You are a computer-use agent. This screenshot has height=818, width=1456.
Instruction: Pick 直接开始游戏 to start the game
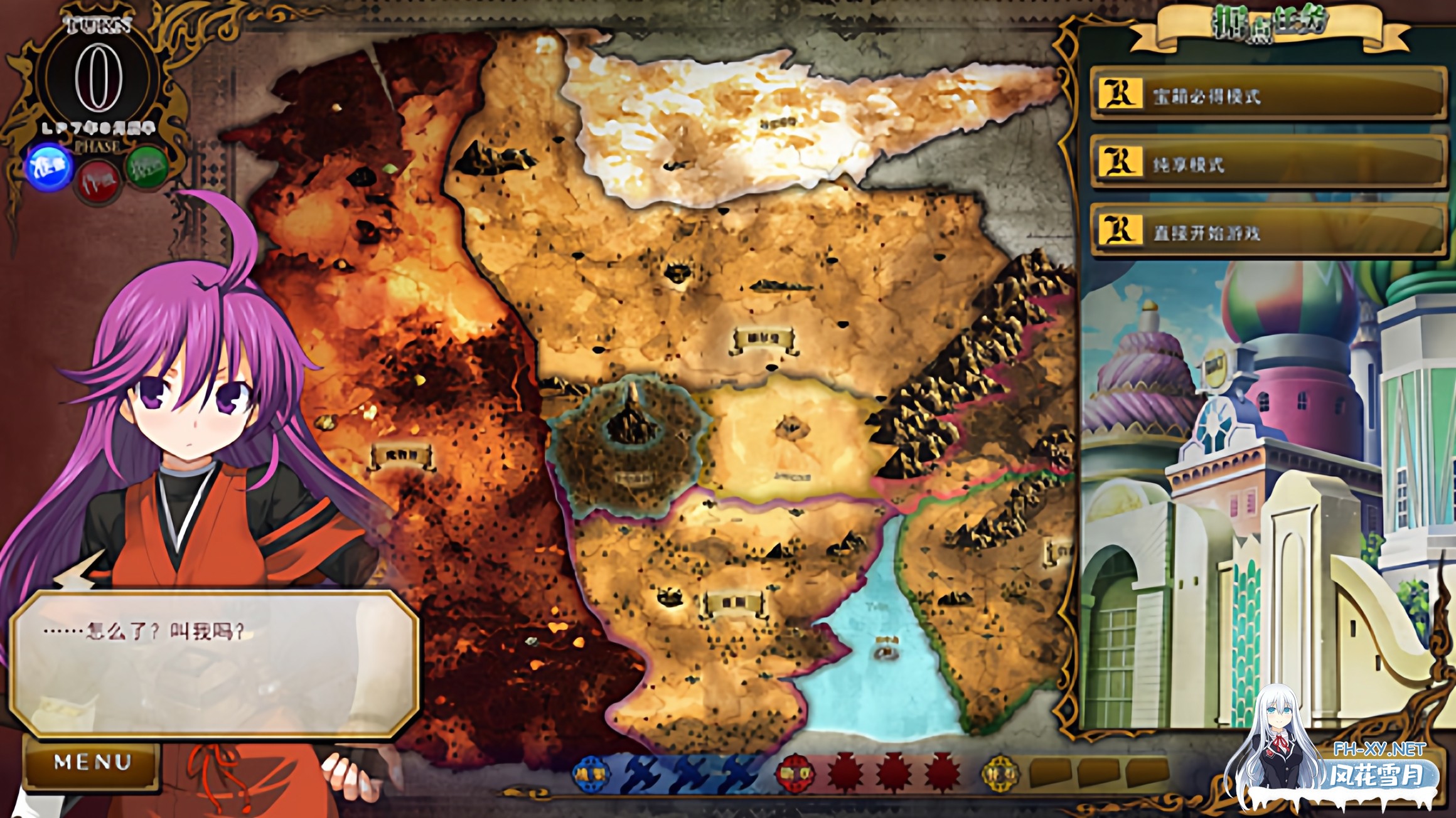1268,232
